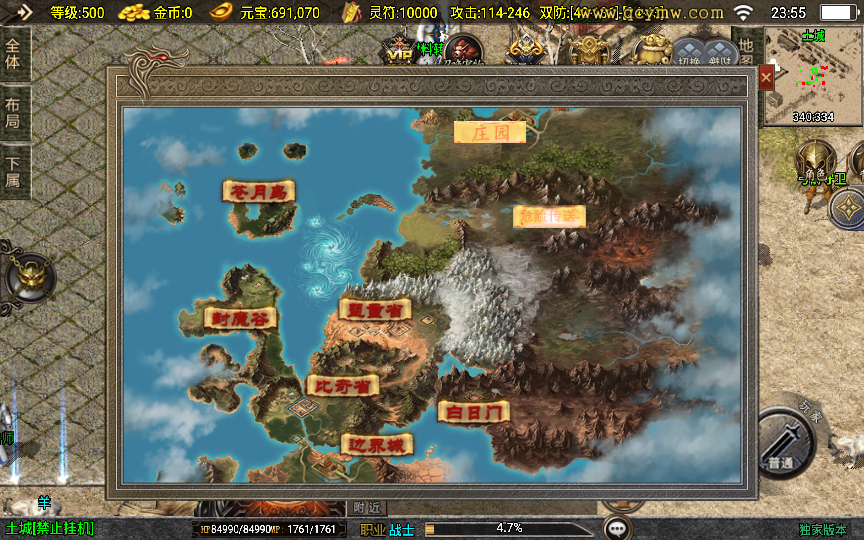Open the 布局 side tab
This screenshot has height=540, width=864.
point(14,112)
